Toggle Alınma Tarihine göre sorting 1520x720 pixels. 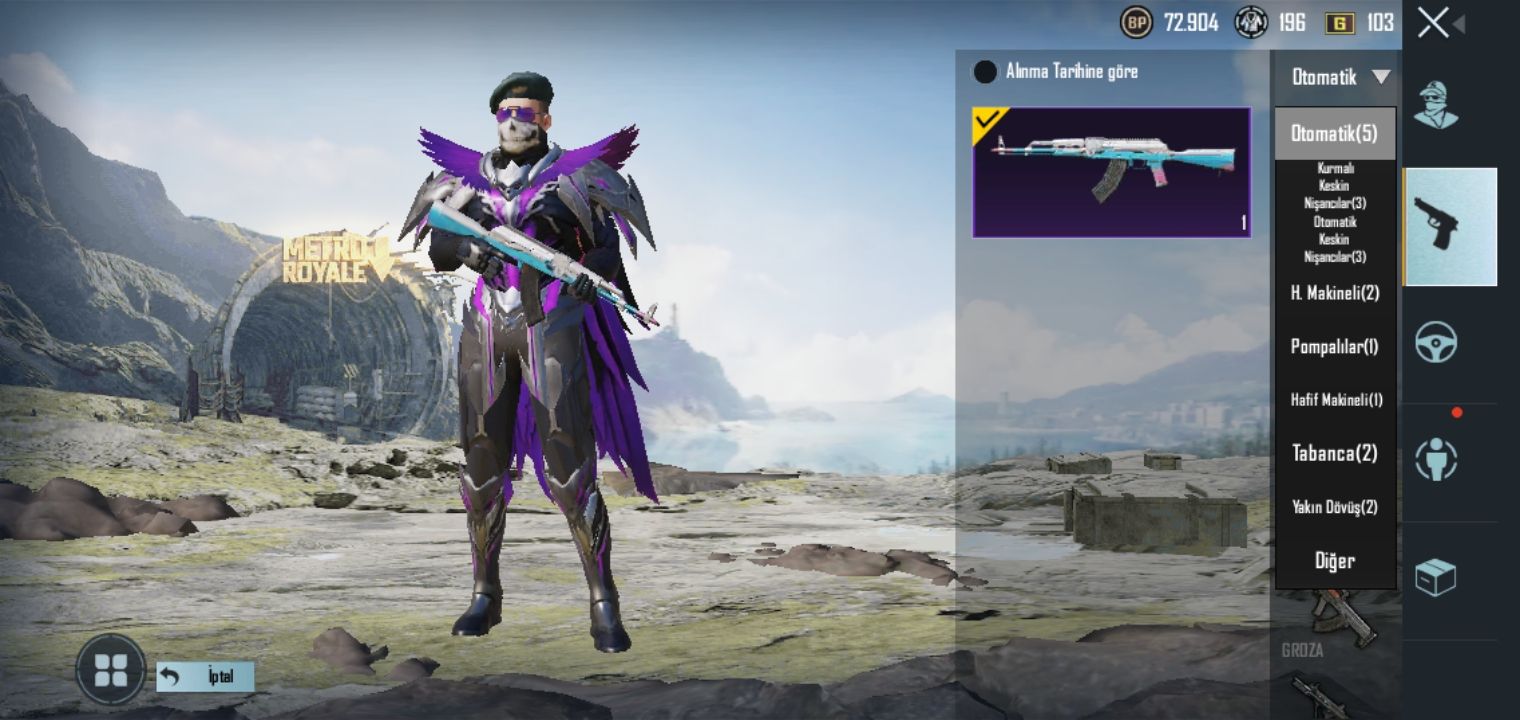[986, 72]
